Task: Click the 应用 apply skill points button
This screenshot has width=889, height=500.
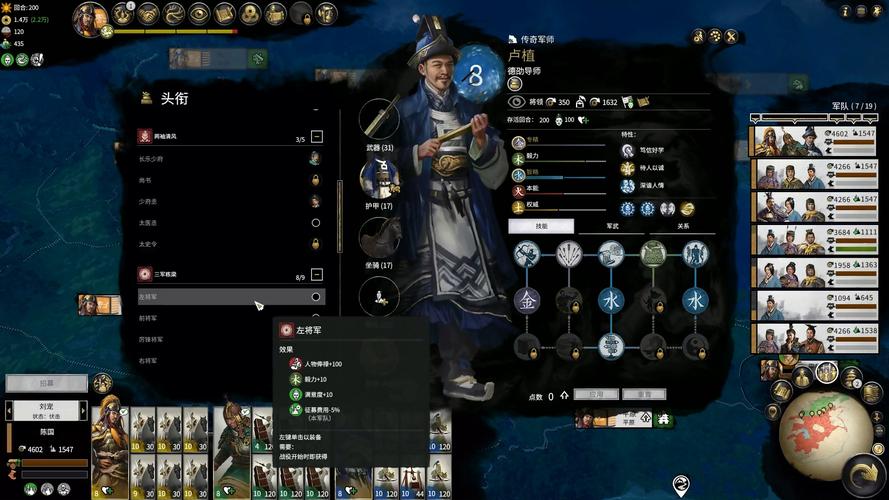Action: tap(595, 395)
